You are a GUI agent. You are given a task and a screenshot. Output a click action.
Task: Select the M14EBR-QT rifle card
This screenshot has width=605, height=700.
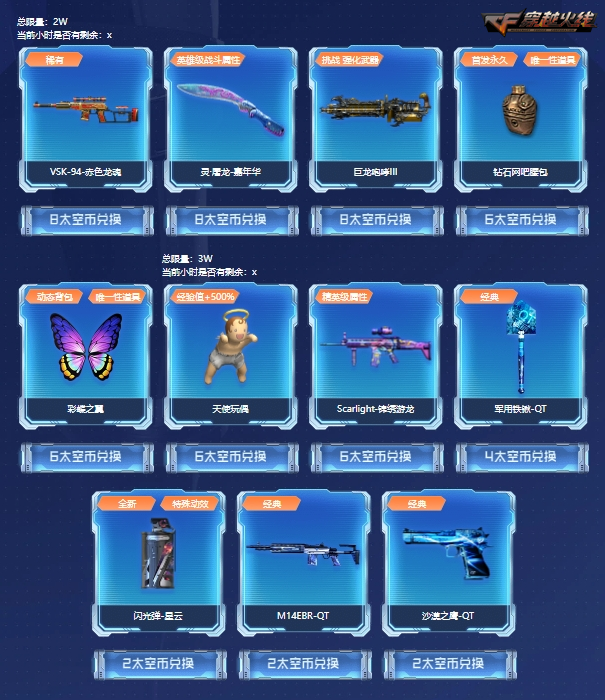[303, 562]
